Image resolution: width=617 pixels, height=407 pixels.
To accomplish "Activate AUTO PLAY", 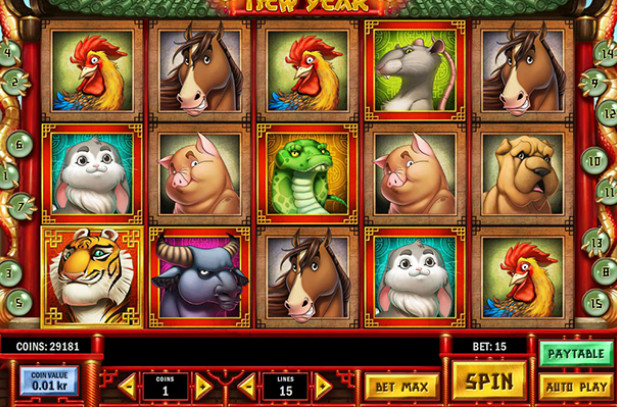I will tap(576, 385).
